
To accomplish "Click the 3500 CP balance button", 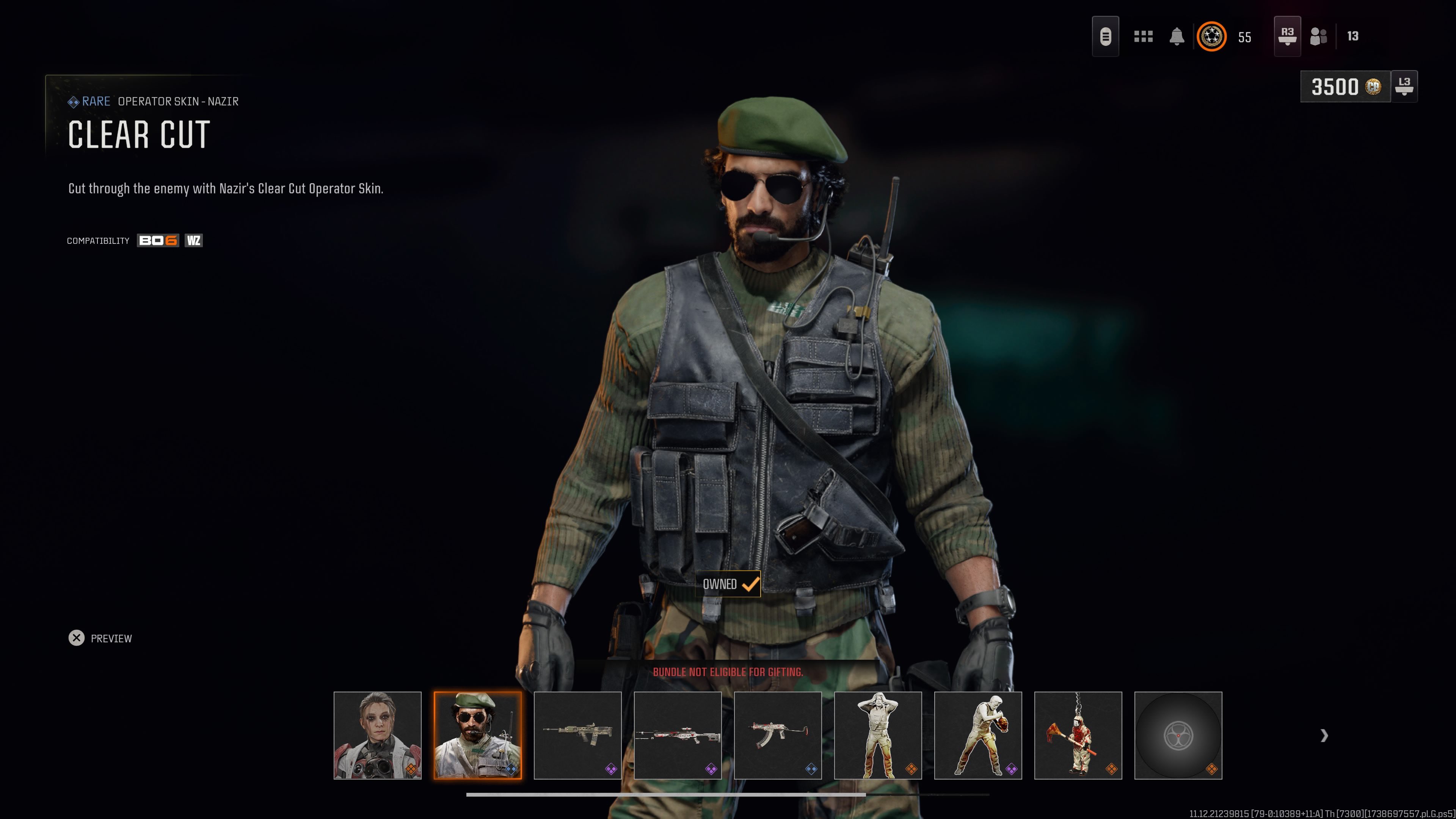I will 1345,87.
